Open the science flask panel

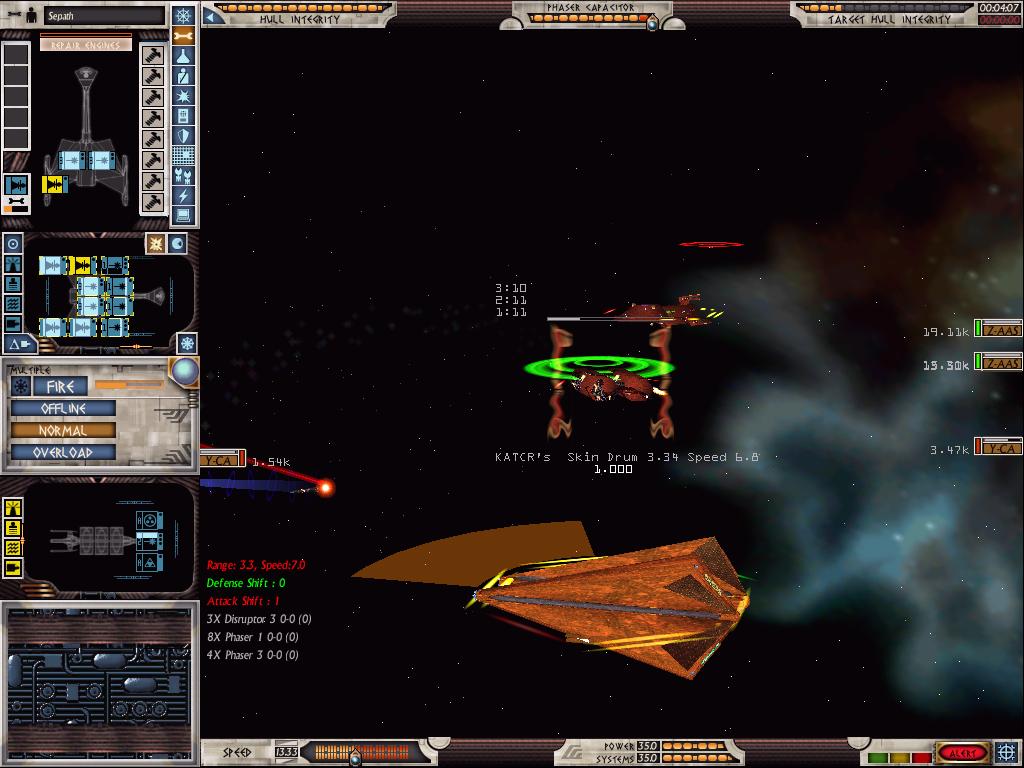click(183, 57)
